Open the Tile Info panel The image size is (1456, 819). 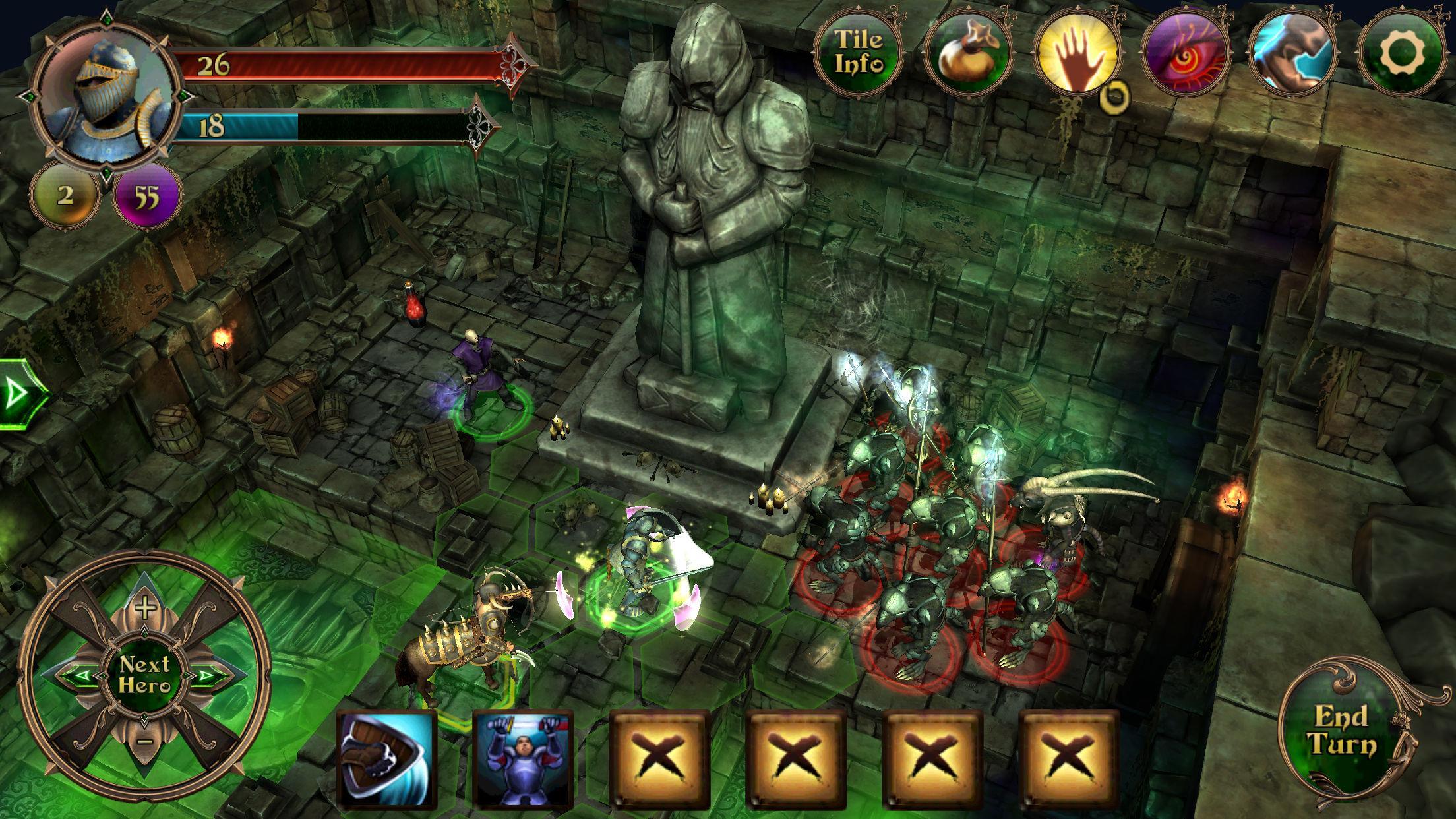click(x=859, y=51)
